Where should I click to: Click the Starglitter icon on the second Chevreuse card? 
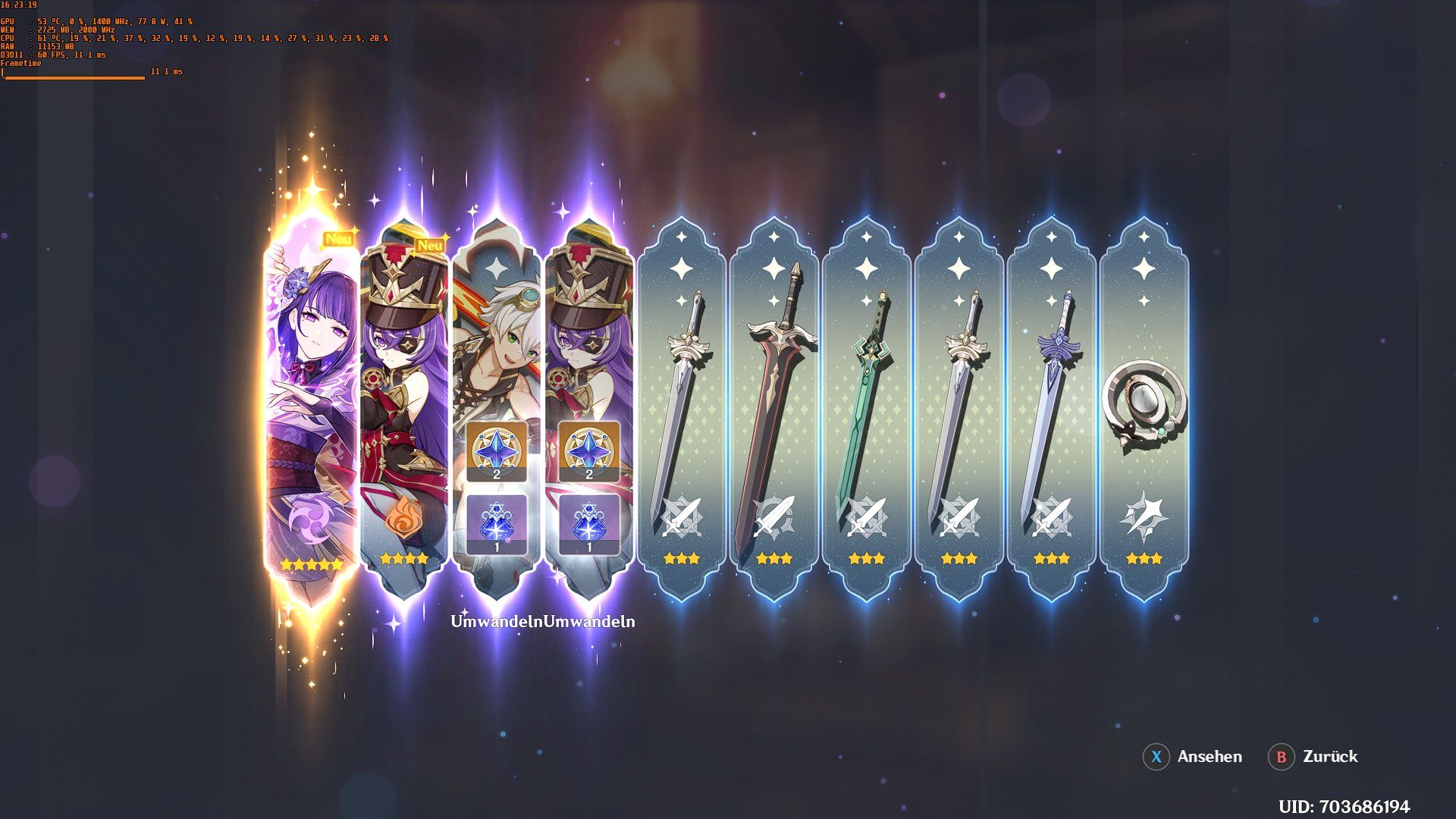tap(589, 450)
